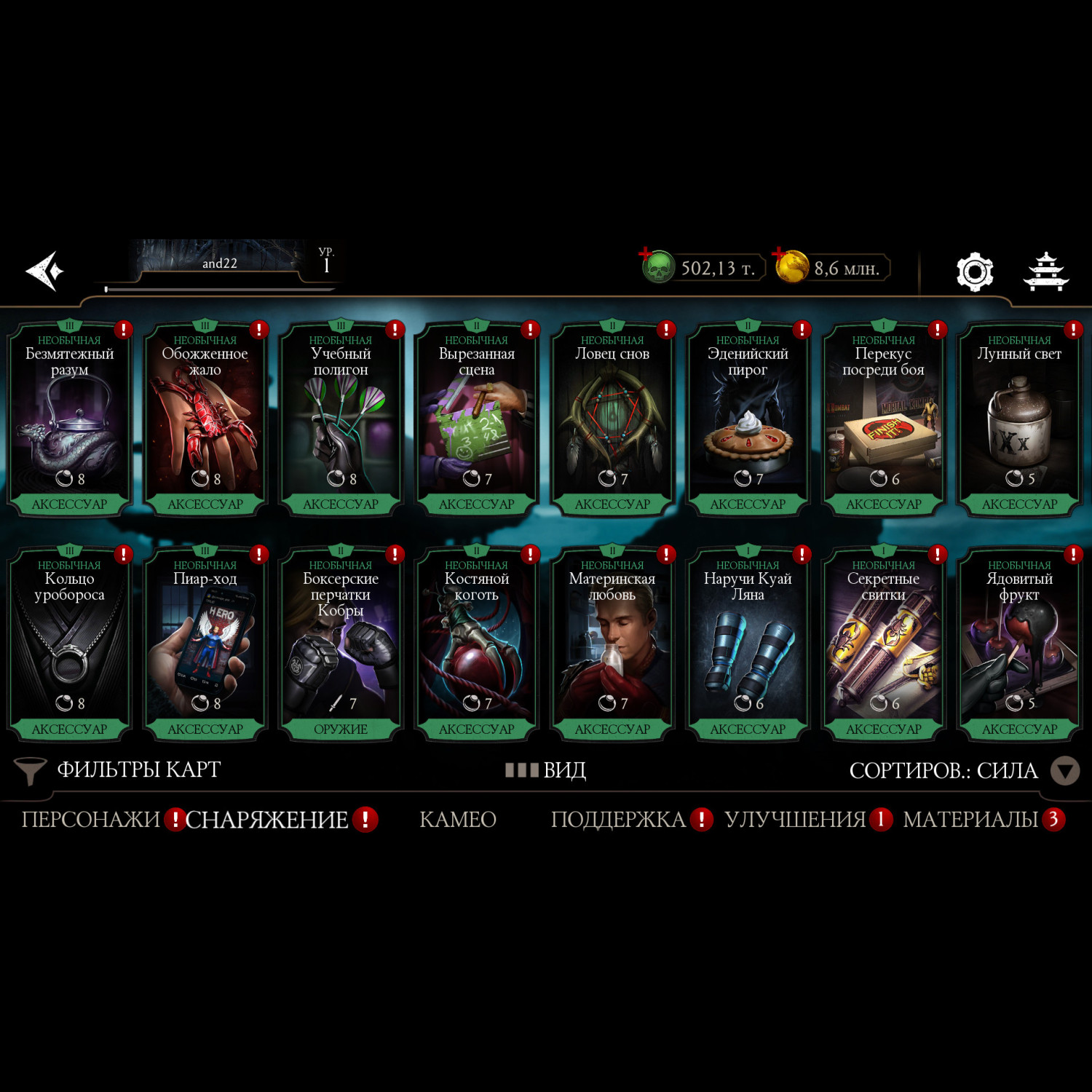Image resolution: width=1092 pixels, height=1092 pixels.
Task: Add more gold koins
Action: (x=791, y=266)
